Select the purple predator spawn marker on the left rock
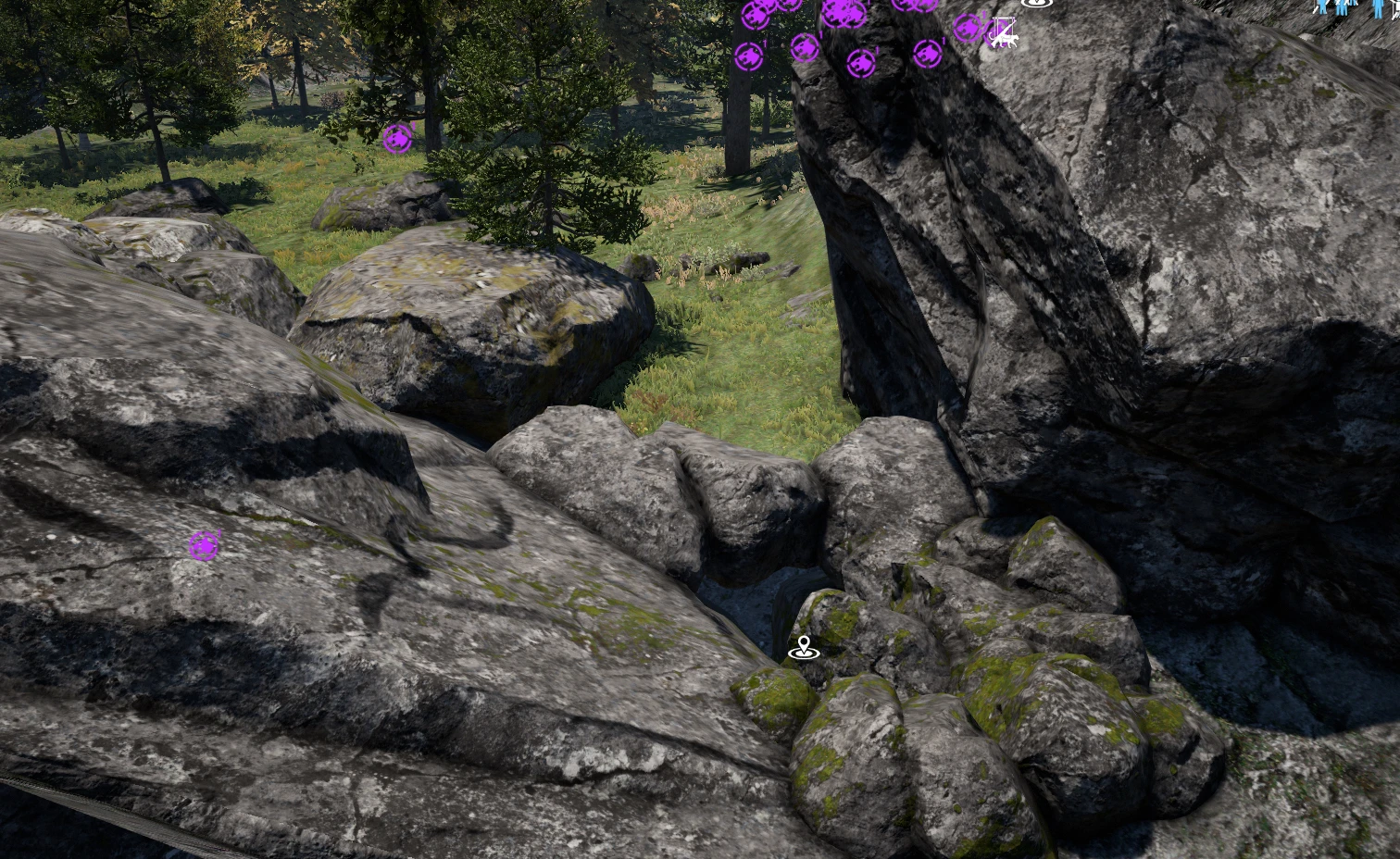1400x859 pixels. (204, 546)
